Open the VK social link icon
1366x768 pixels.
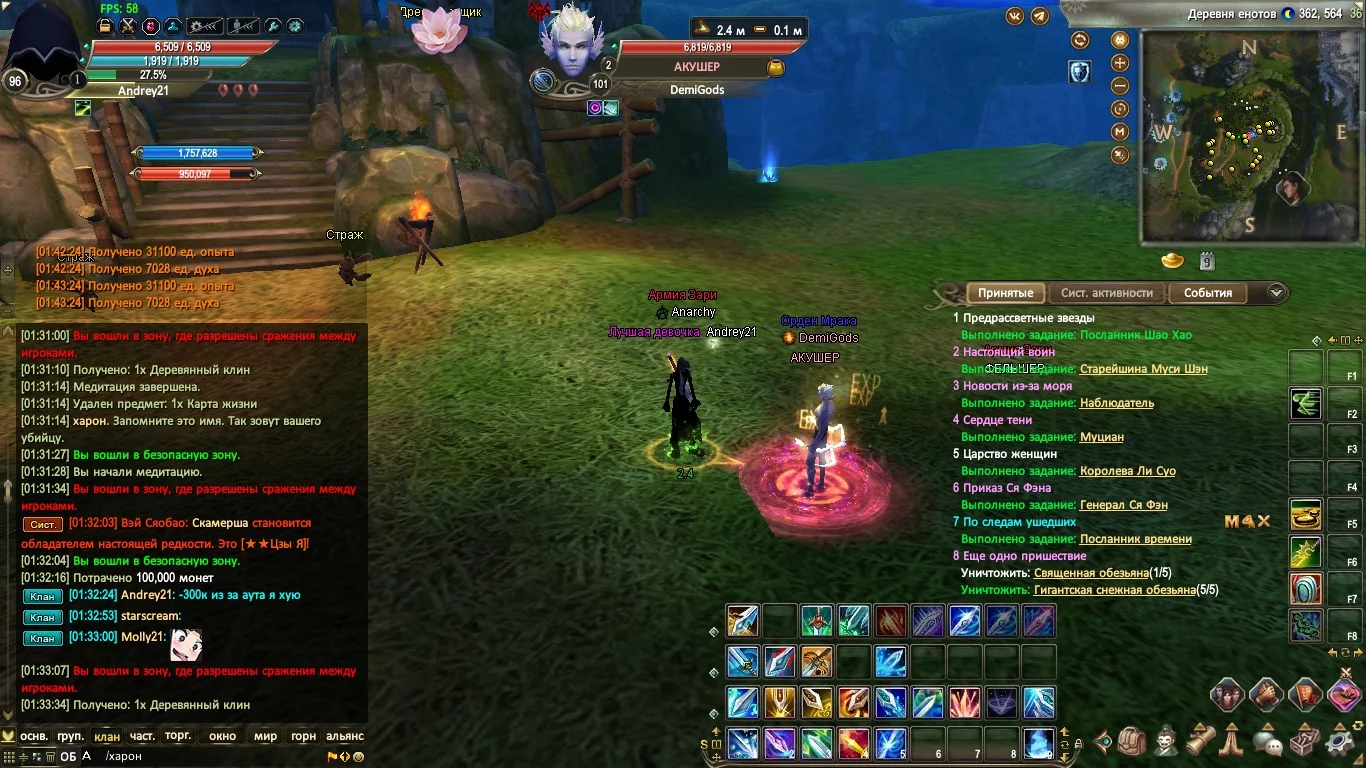1015,16
